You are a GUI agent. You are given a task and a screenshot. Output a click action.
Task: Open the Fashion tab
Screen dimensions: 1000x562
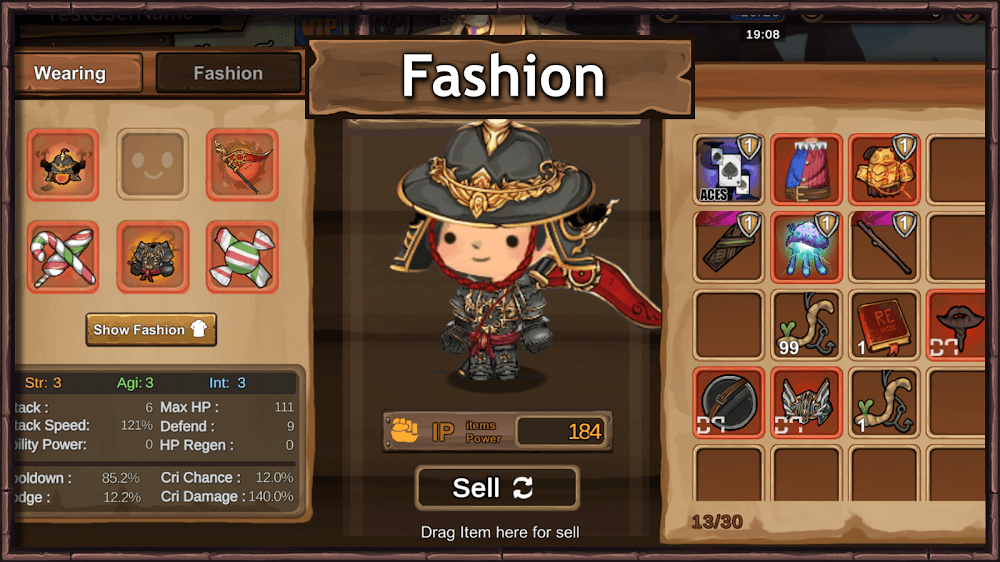point(228,73)
